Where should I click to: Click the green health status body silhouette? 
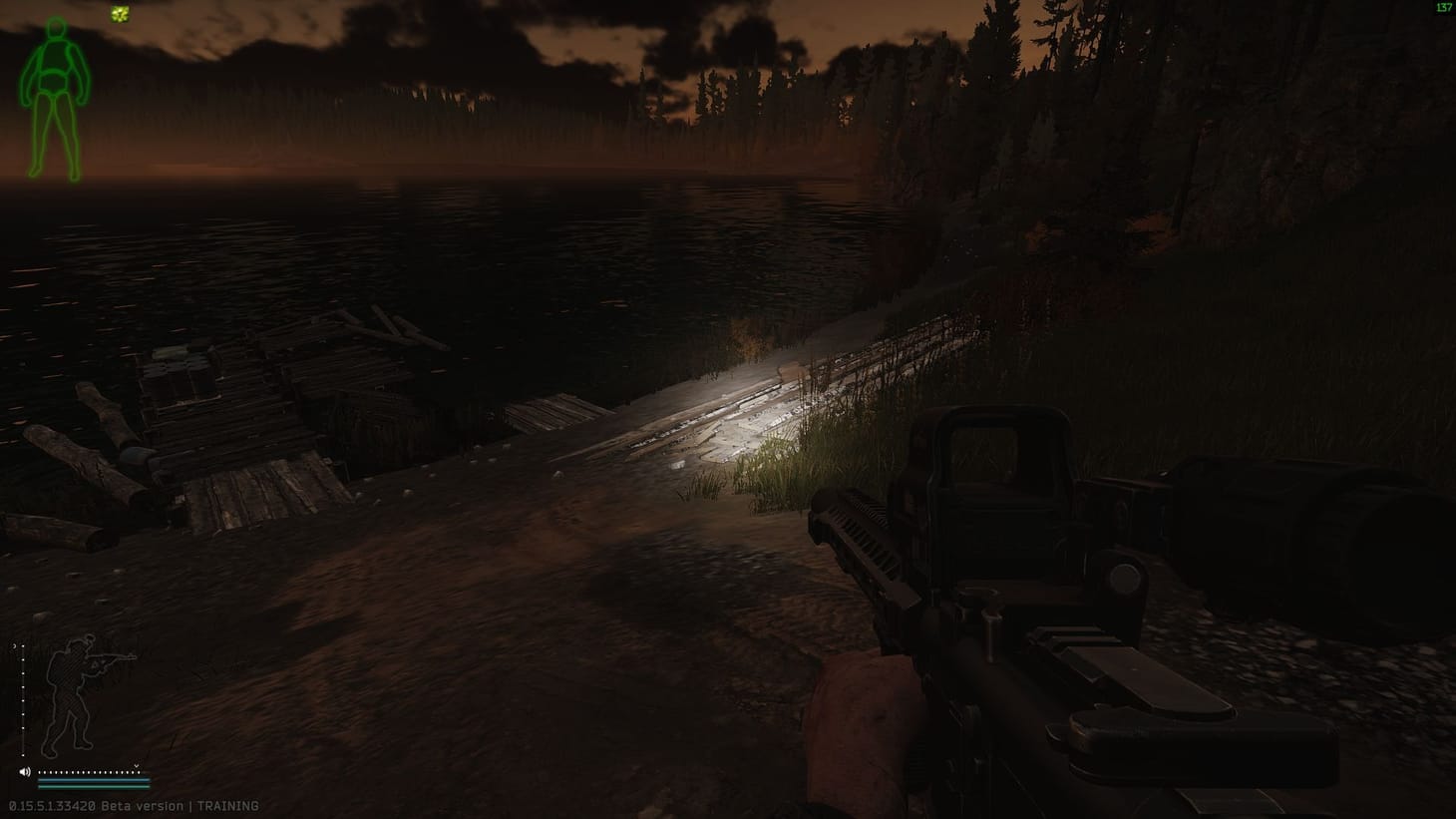tap(55, 95)
